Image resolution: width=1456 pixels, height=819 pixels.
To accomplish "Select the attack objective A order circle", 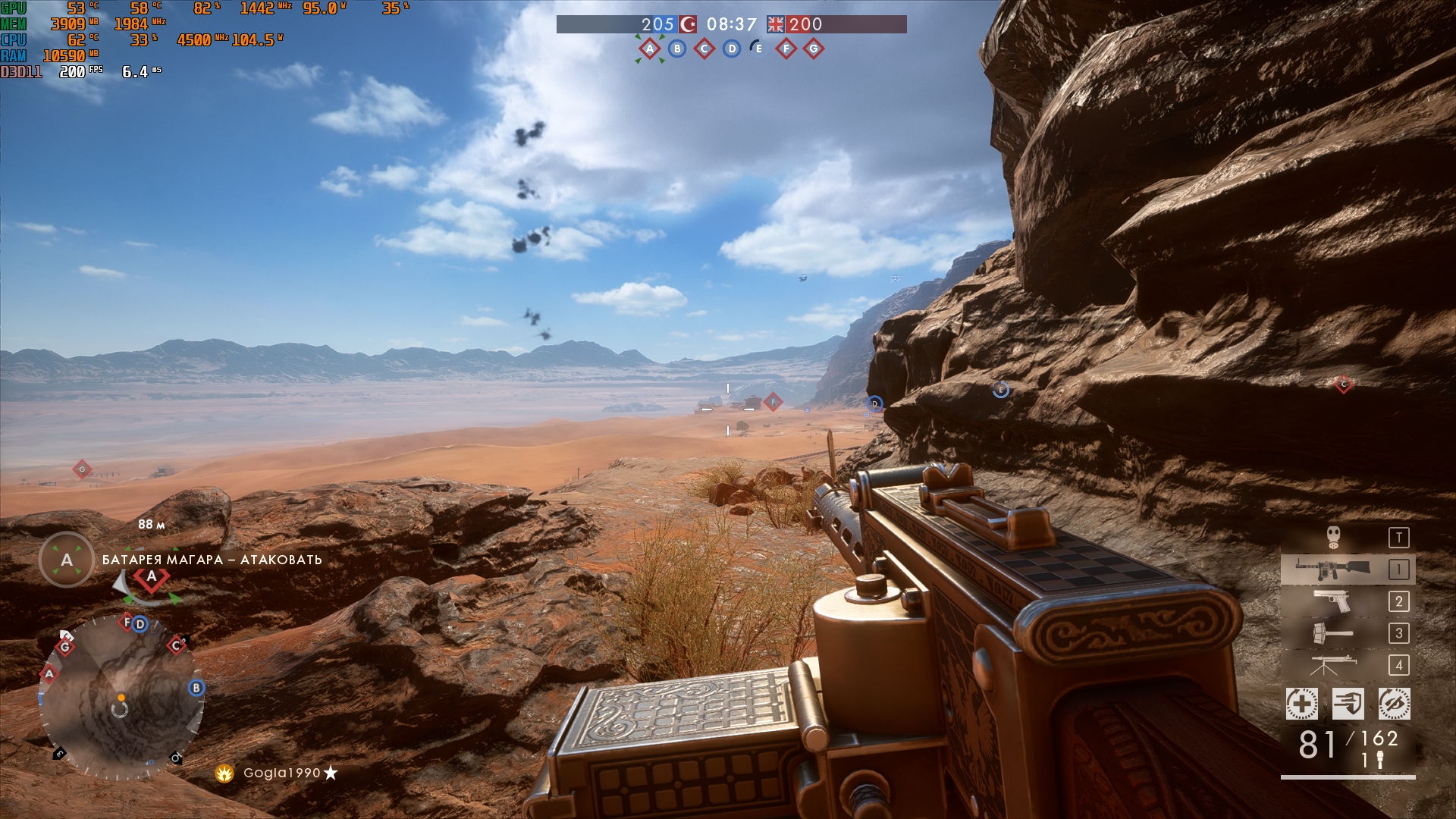I will [x=67, y=560].
